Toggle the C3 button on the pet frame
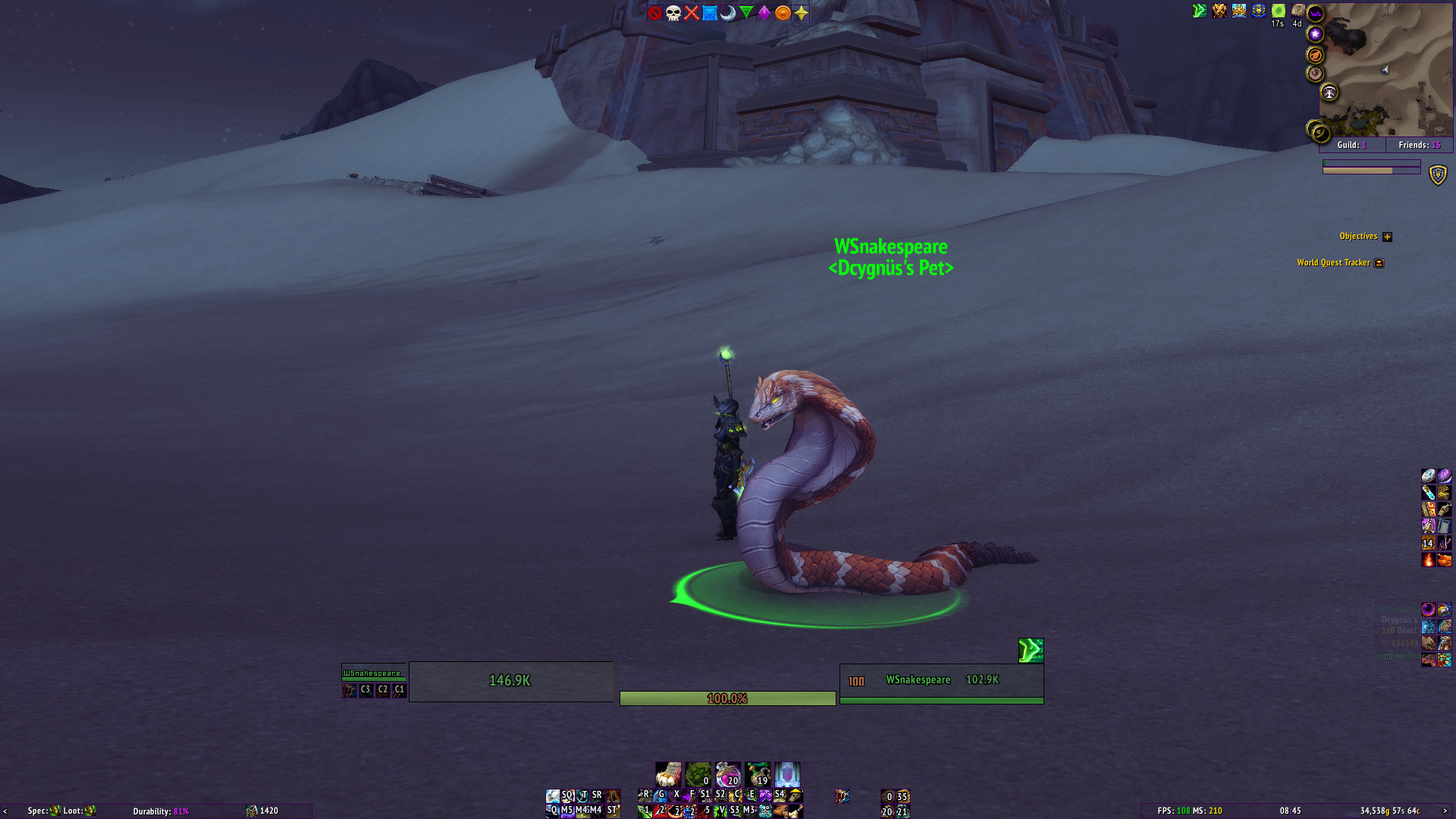 (366, 691)
